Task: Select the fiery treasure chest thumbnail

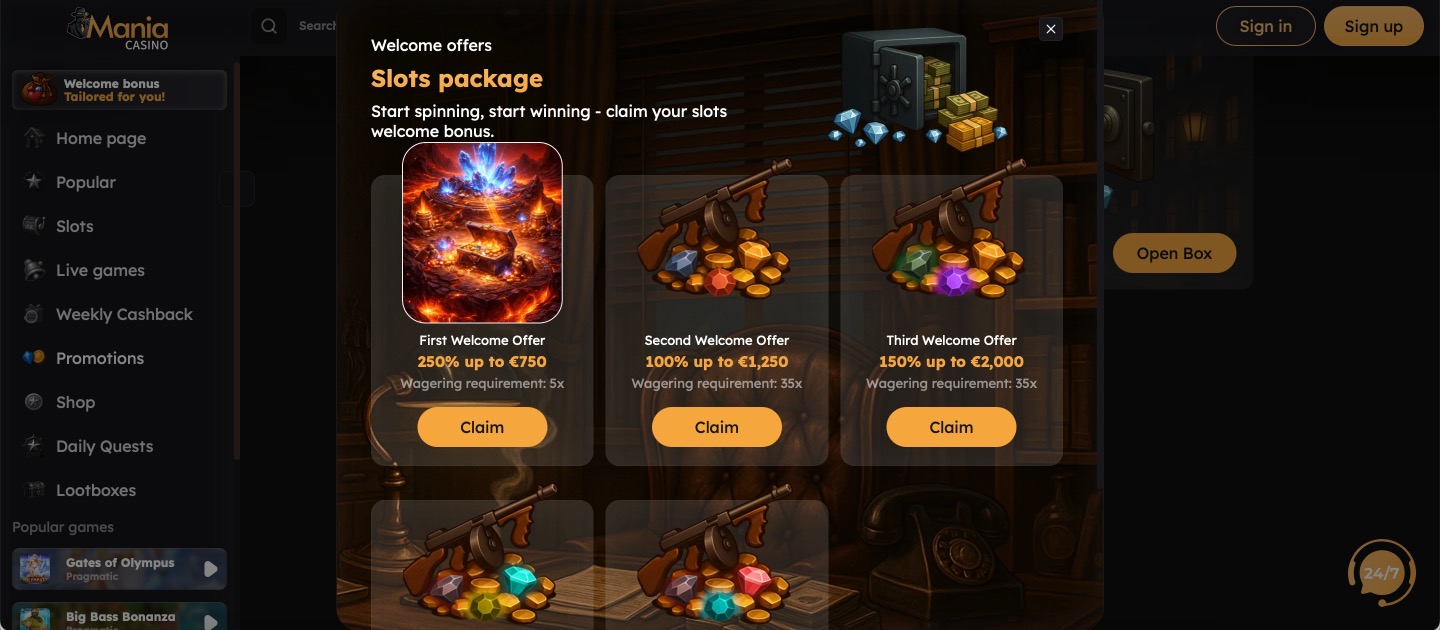Action: coord(482,232)
